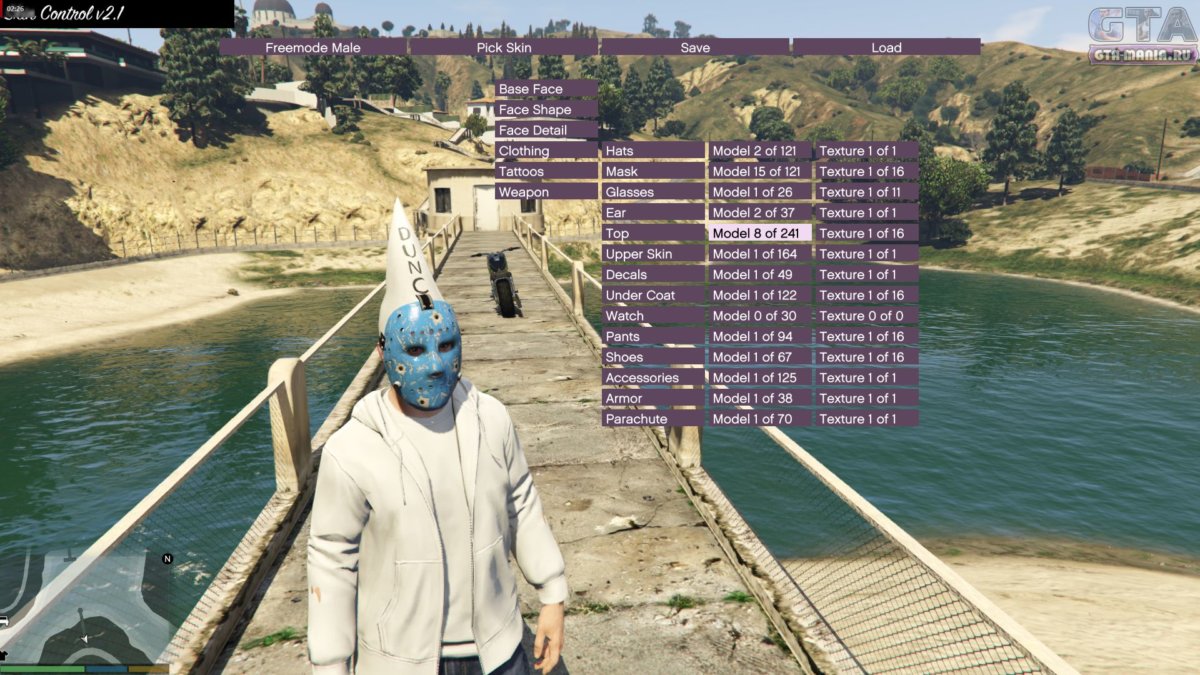This screenshot has width=1200, height=675.
Task: Select the Weapon category
Action: pyautogui.click(x=546, y=192)
